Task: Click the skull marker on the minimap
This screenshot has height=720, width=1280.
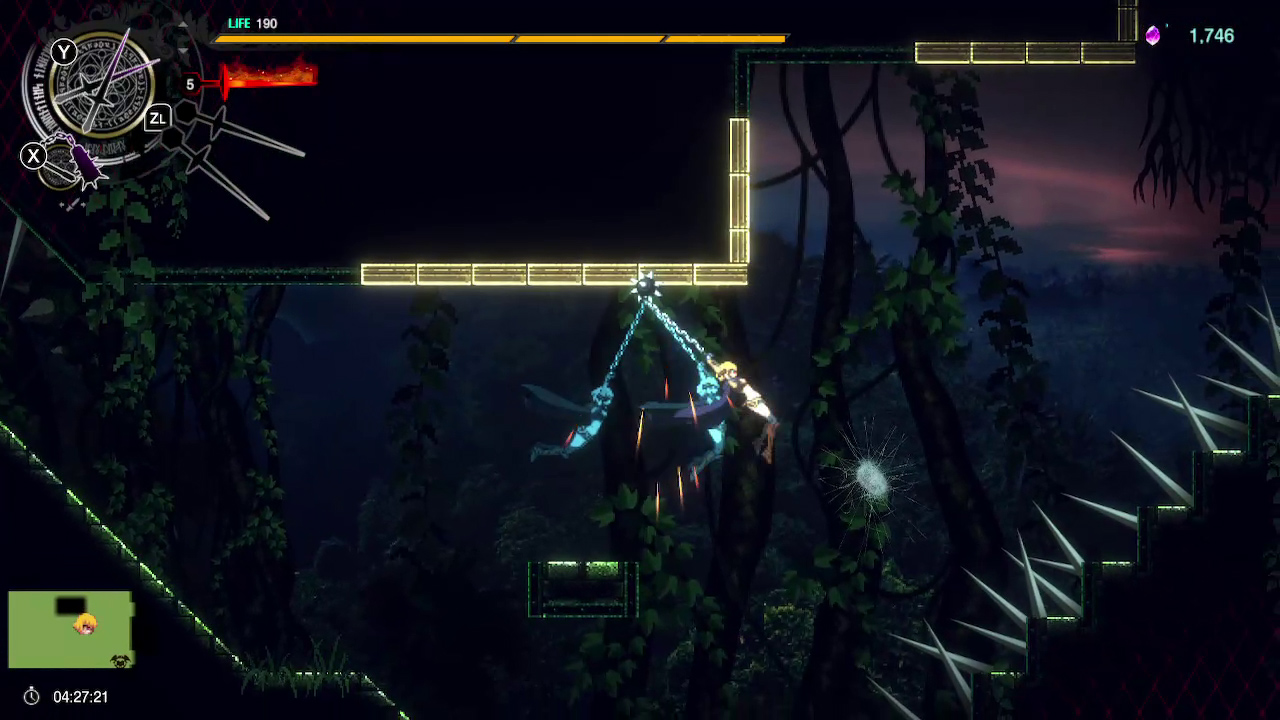Action: [x=119, y=661]
